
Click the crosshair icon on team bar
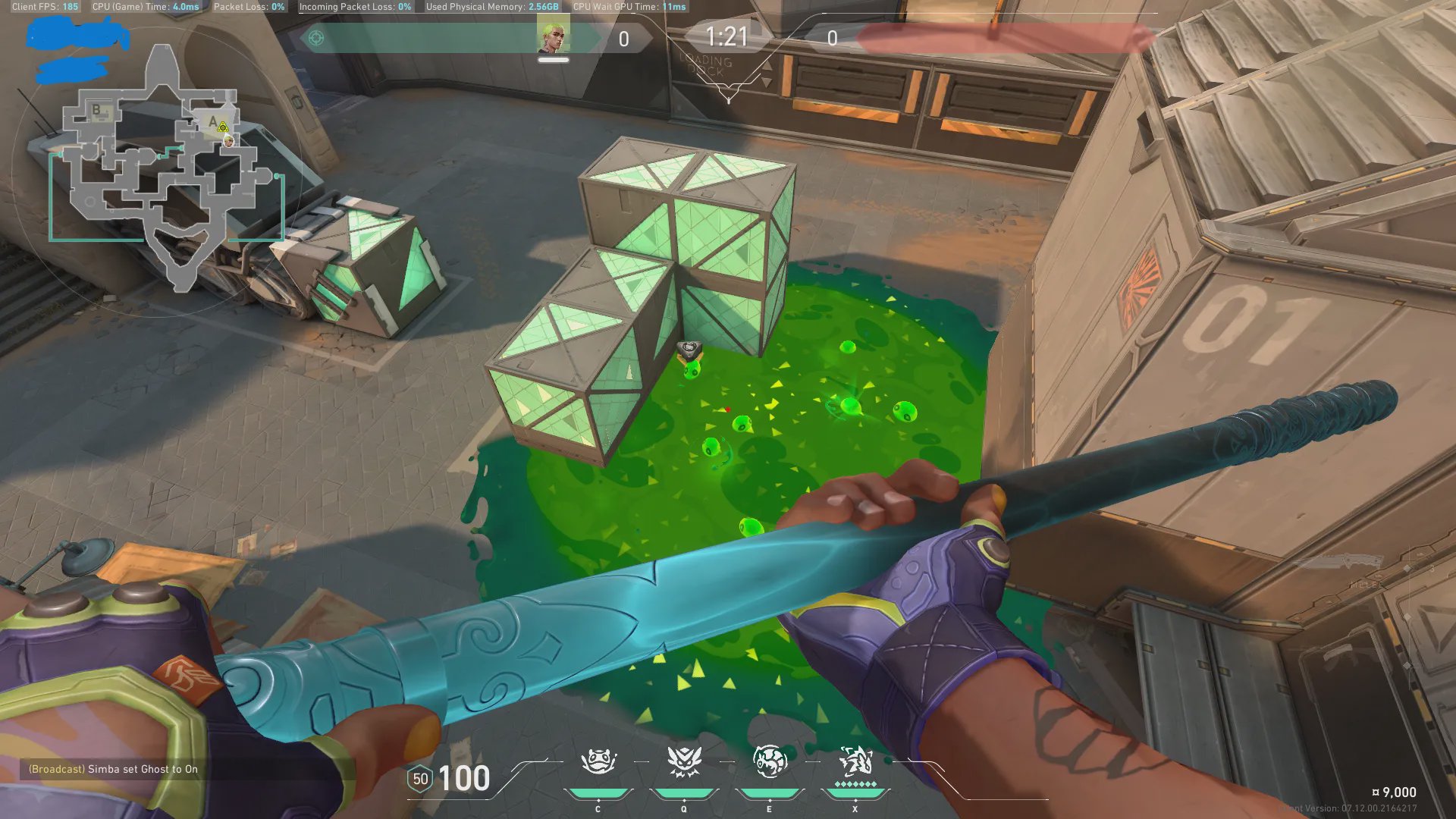(x=316, y=37)
